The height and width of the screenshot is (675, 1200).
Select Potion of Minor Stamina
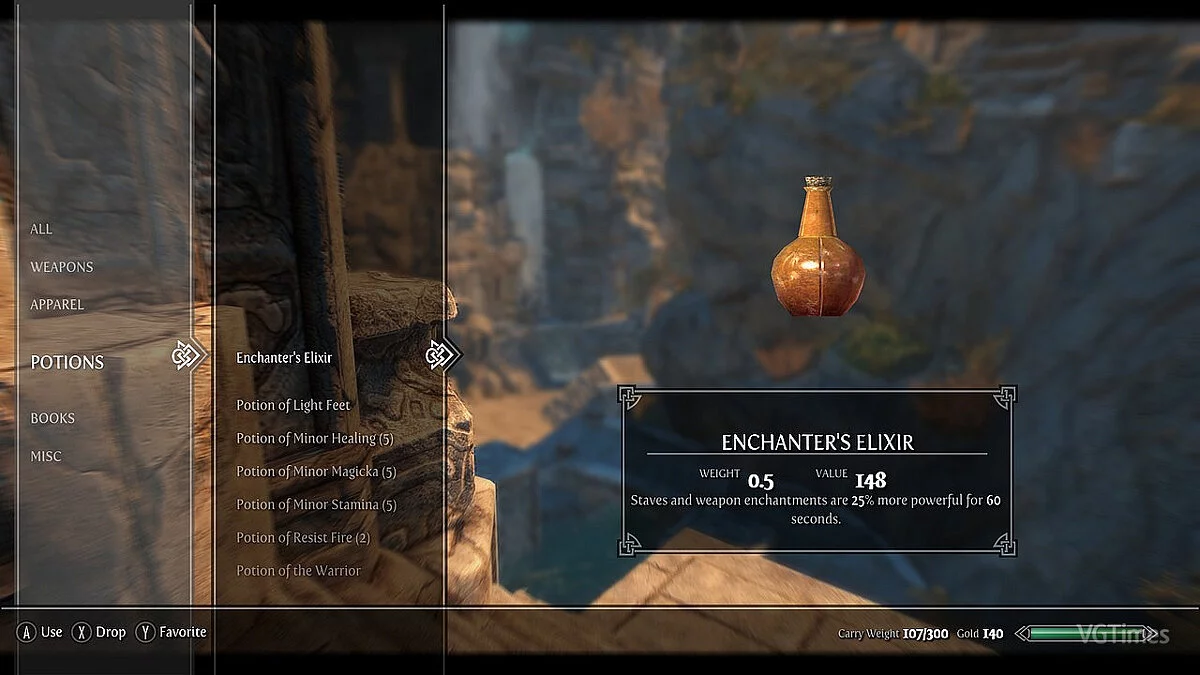316,504
